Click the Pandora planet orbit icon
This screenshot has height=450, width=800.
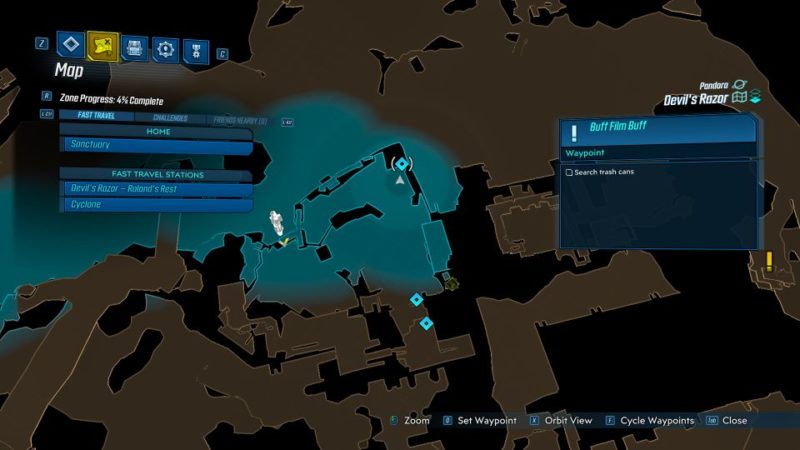(x=740, y=85)
